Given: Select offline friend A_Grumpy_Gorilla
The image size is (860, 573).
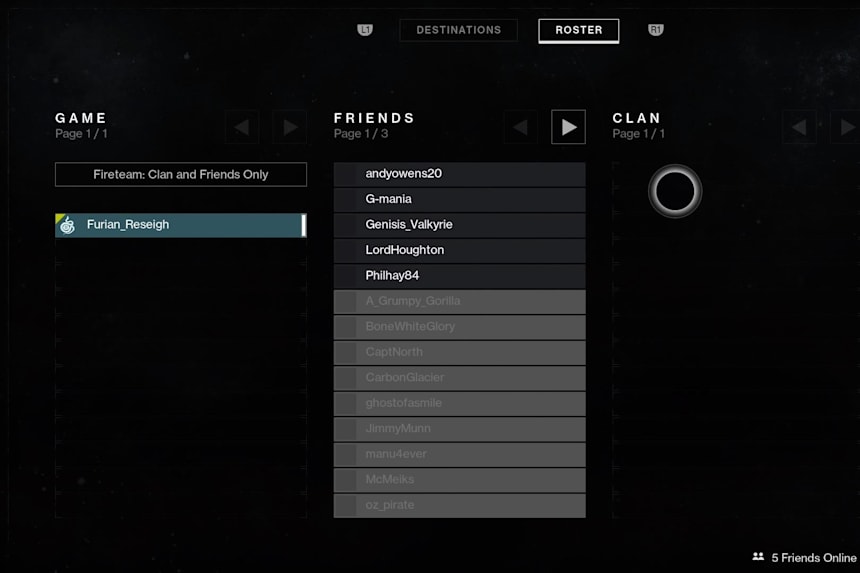Looking at the screenshot, I should pos(459,301).
